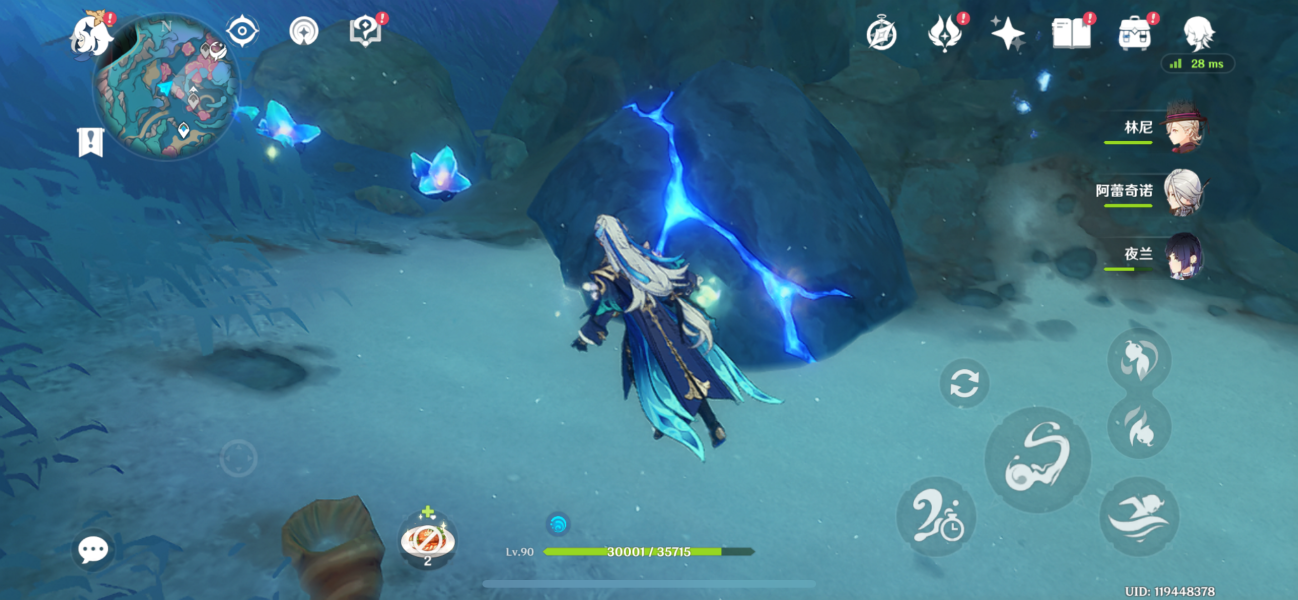The image size is (1298, 600).
Task: Switch to party member 林尼
Action: 1183,129
